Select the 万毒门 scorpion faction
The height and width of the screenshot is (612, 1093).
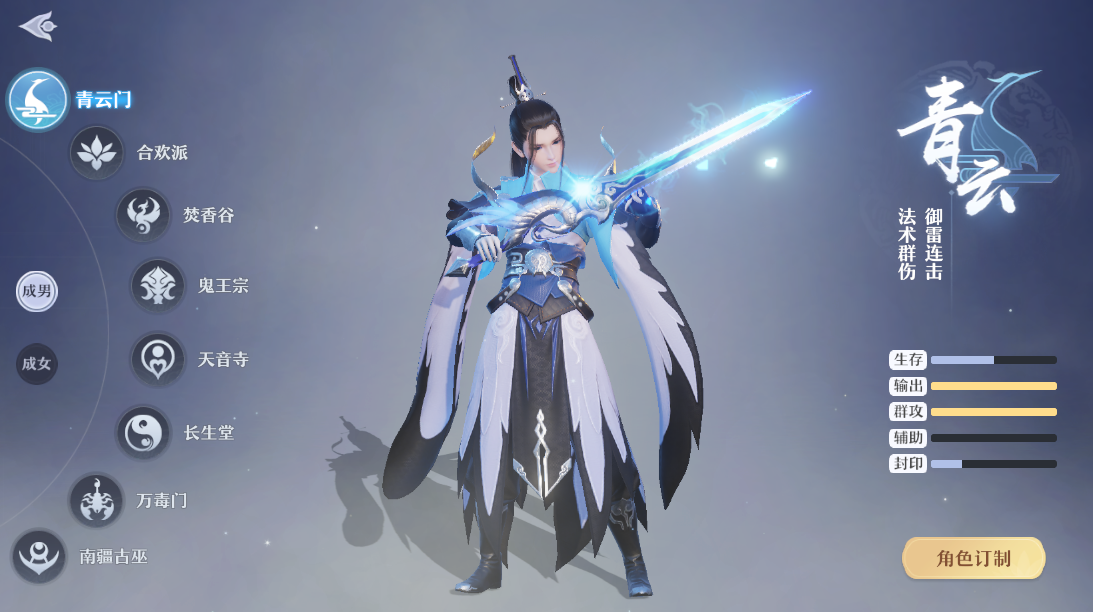[x=97, y=500]
